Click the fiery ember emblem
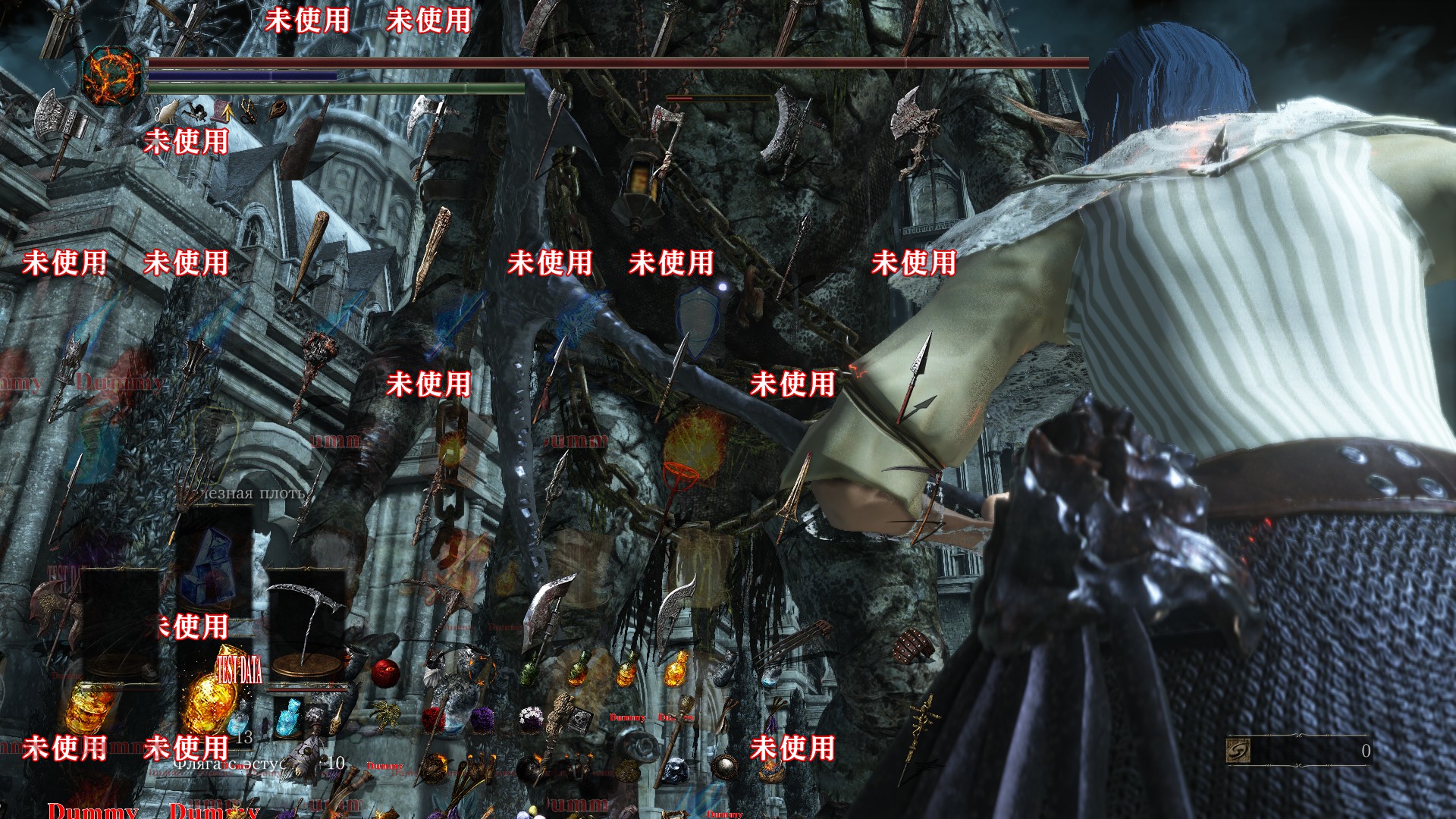1456x819 pixels. pyautogui.click(x=112, y=76)
